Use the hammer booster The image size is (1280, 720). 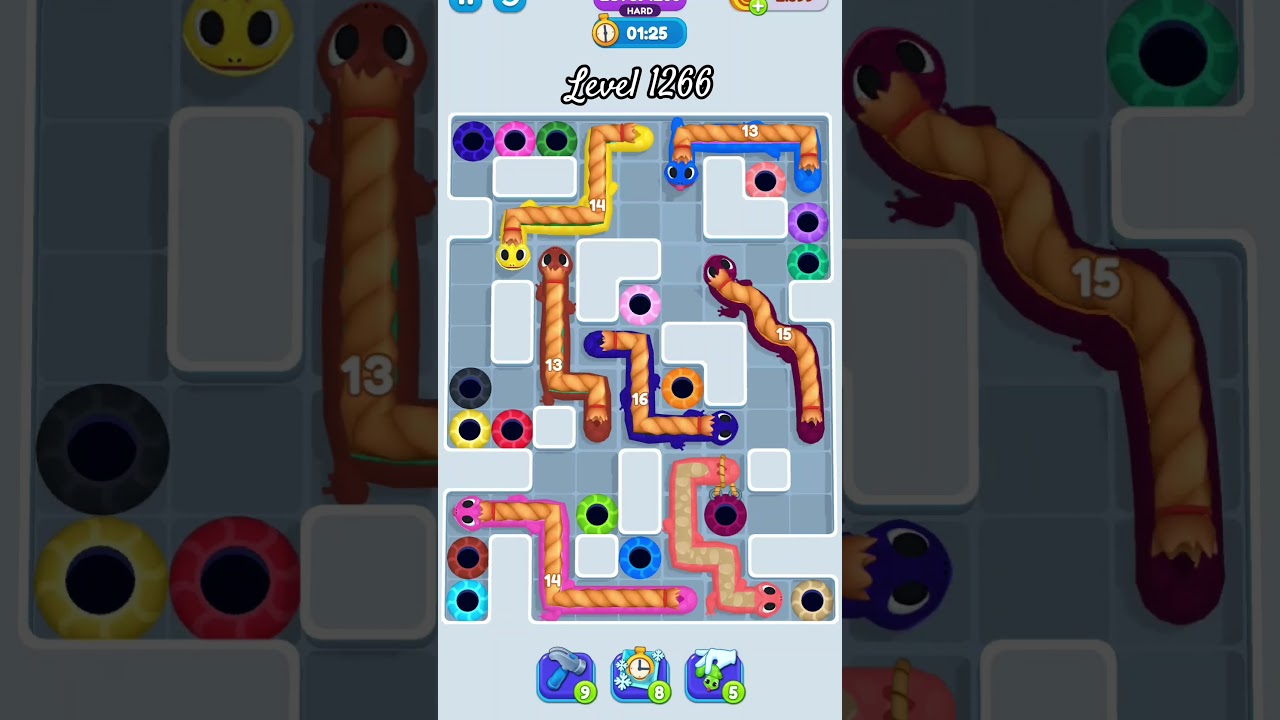pos(566,675)
